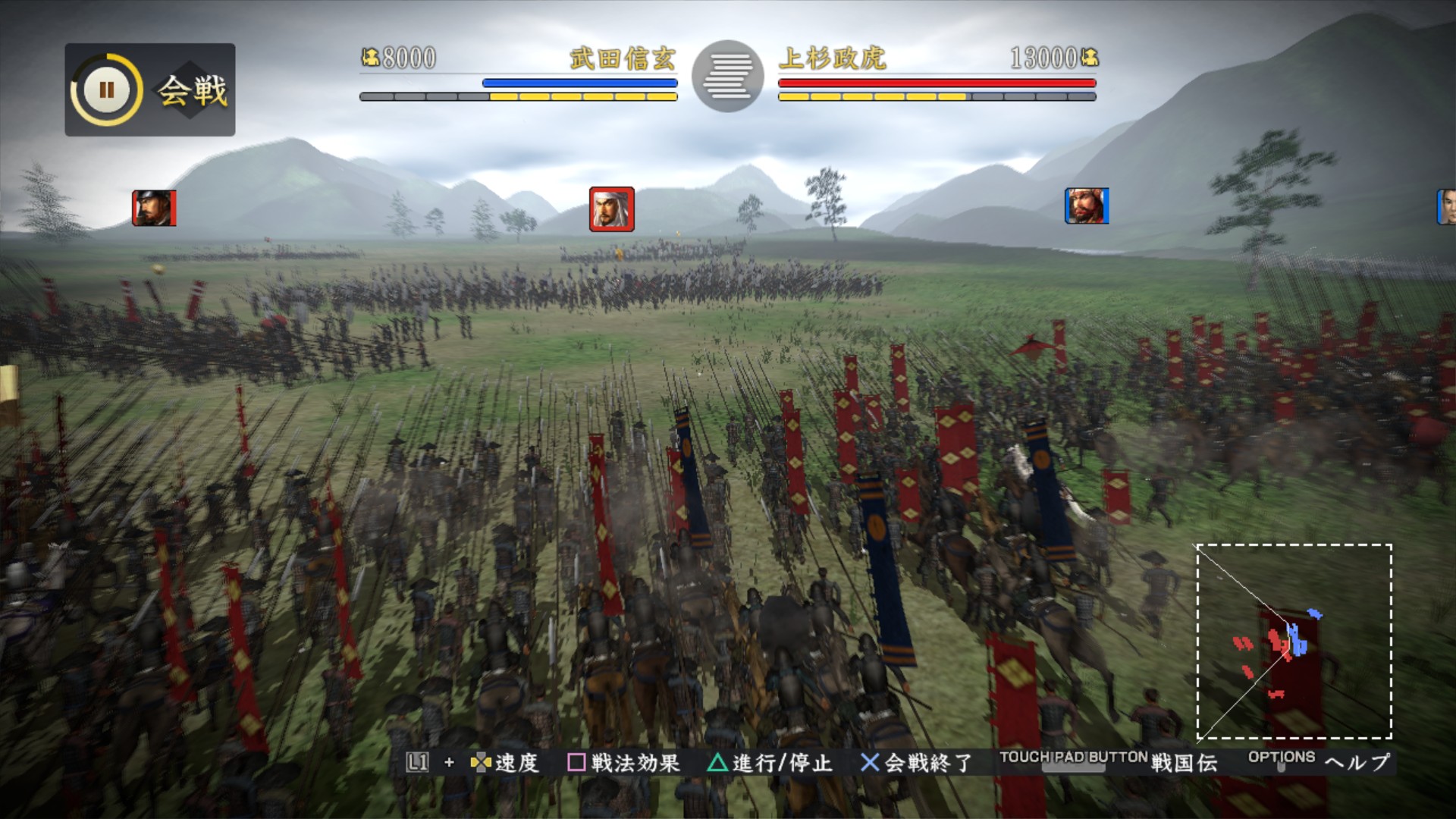Click the round formation emblem between army names
Viewport: 1456px width, 819px height.
coord(728,76)
